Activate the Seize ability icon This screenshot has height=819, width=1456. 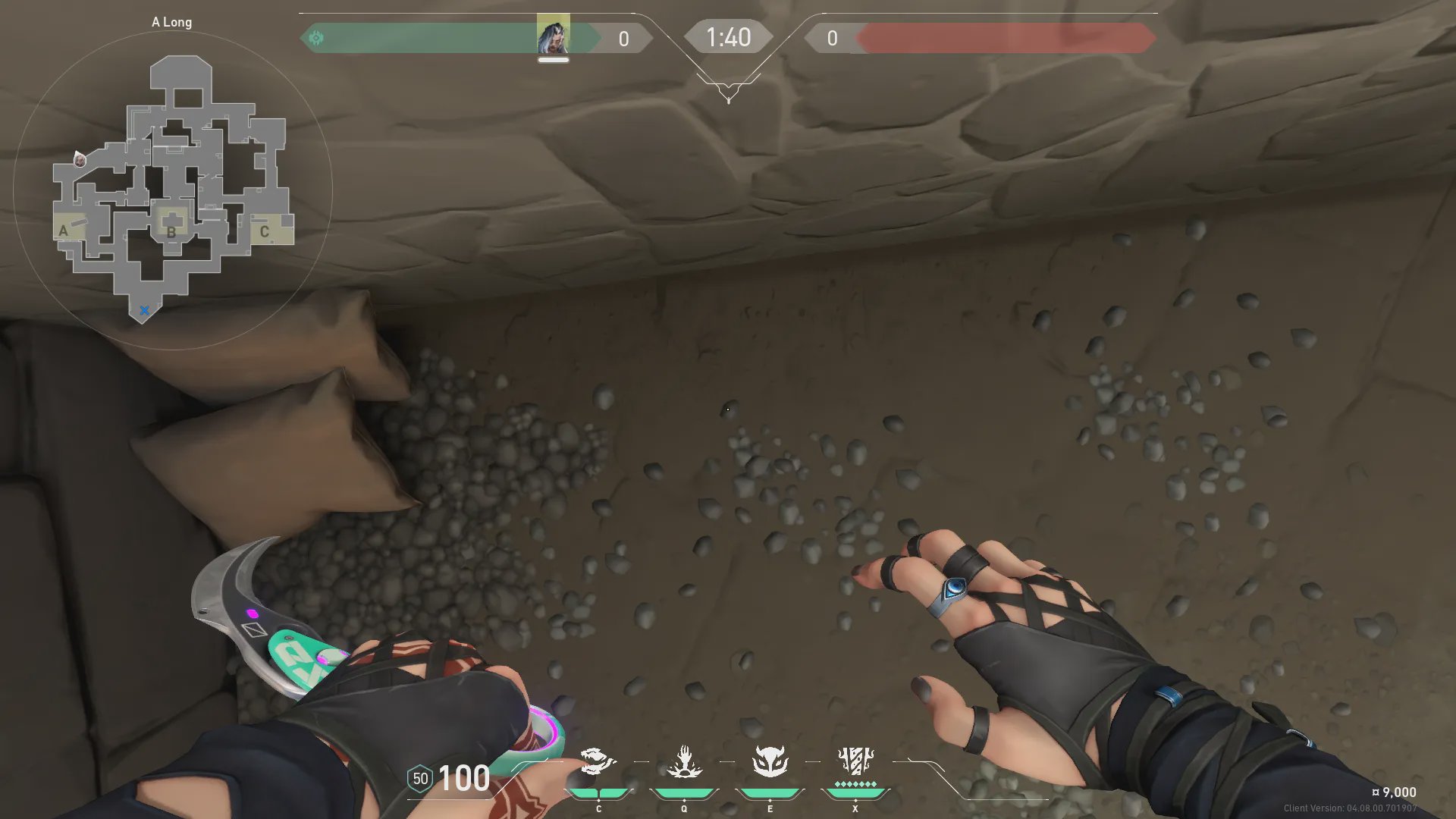684,761
